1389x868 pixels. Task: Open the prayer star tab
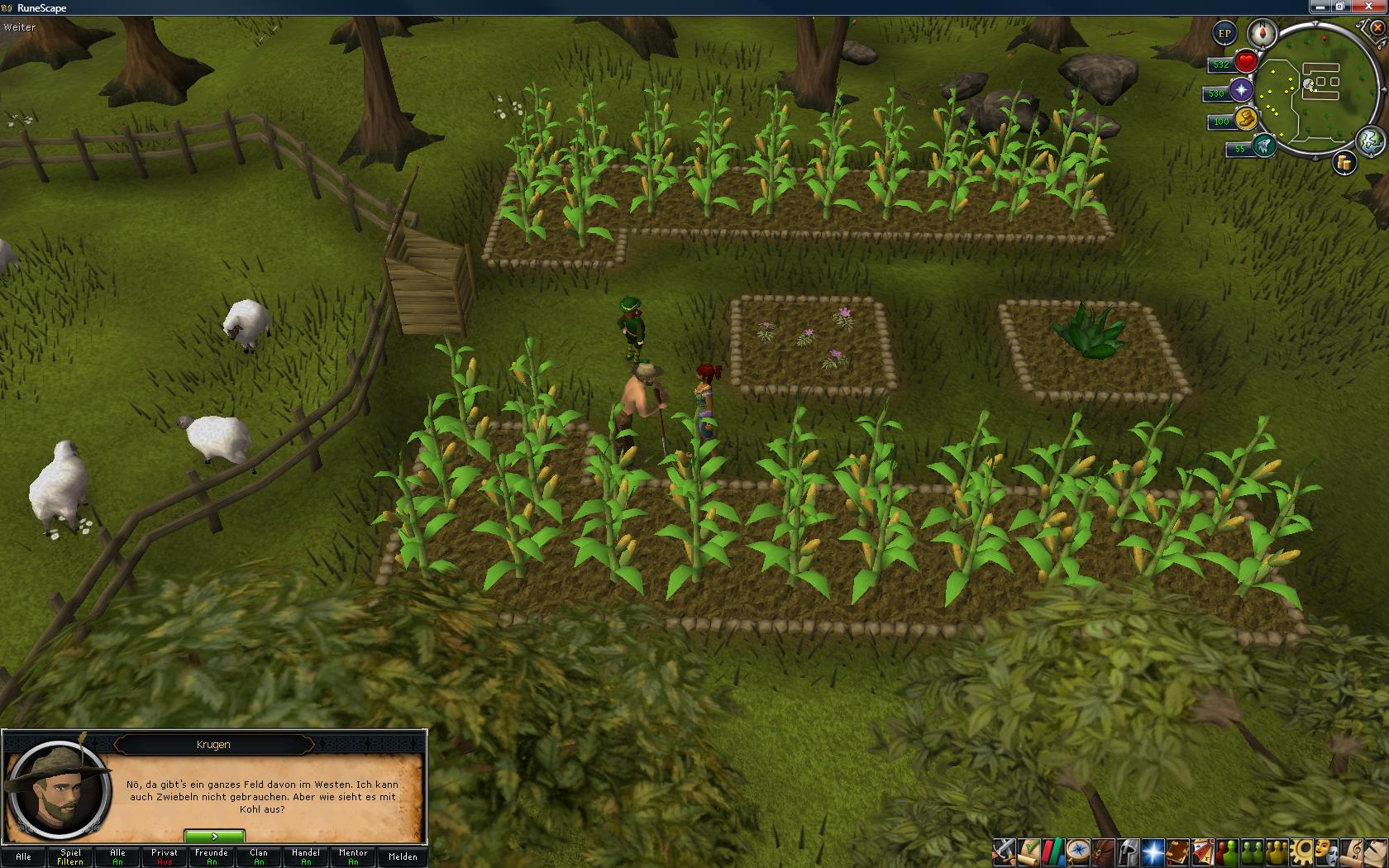pyautogui.click(x=1153, y=851)
